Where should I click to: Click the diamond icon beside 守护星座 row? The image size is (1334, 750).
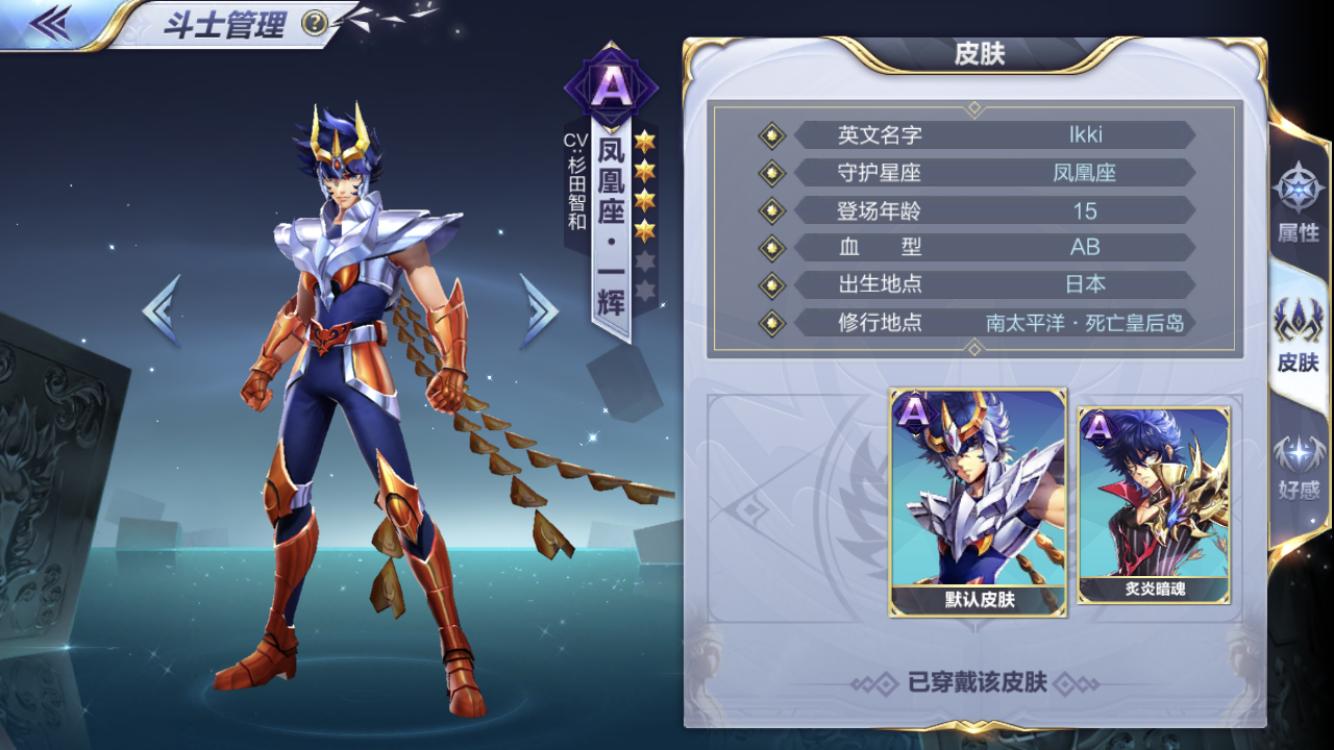[x=772, y=172]
